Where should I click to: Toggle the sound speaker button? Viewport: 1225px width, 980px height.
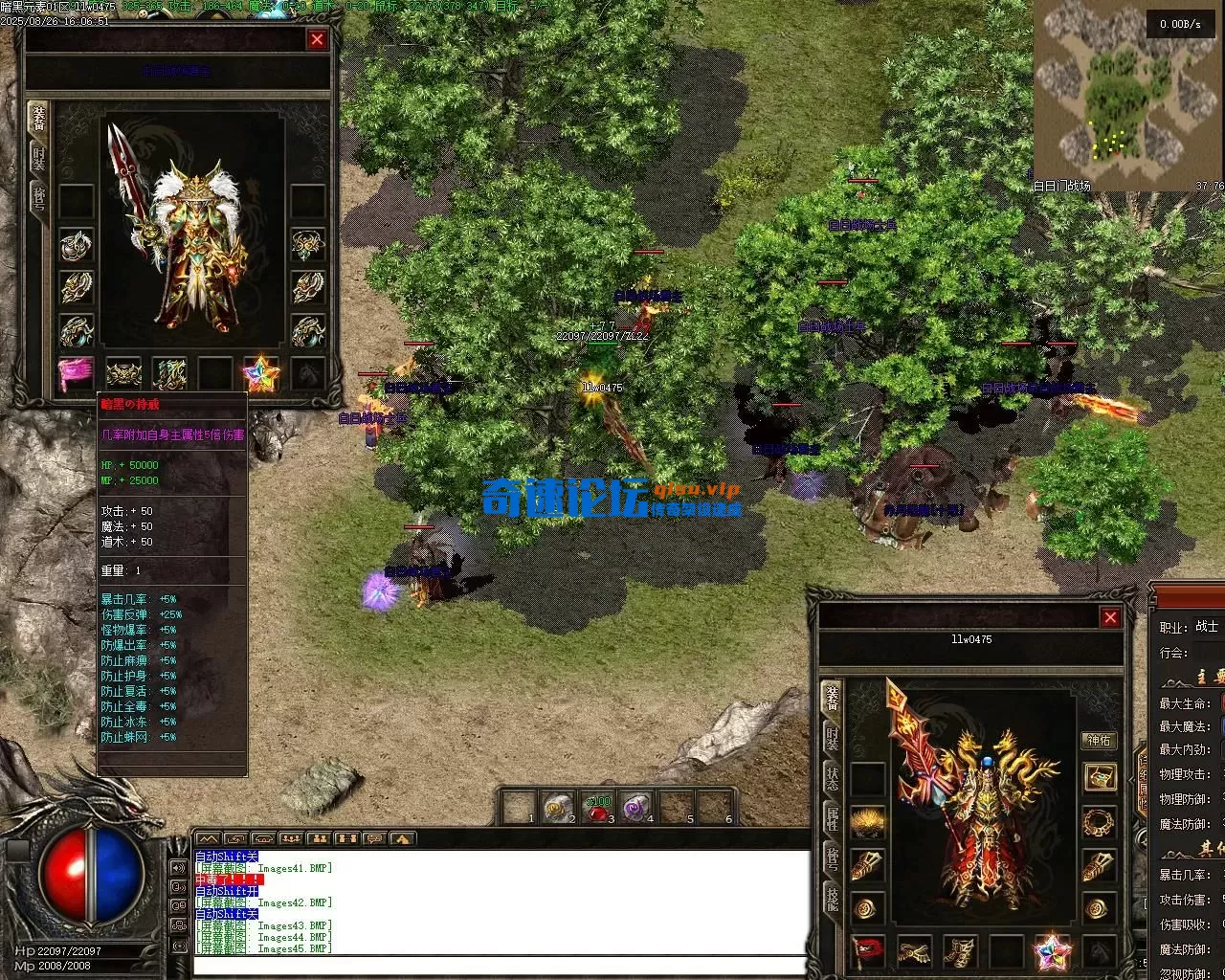click(178, 868)
